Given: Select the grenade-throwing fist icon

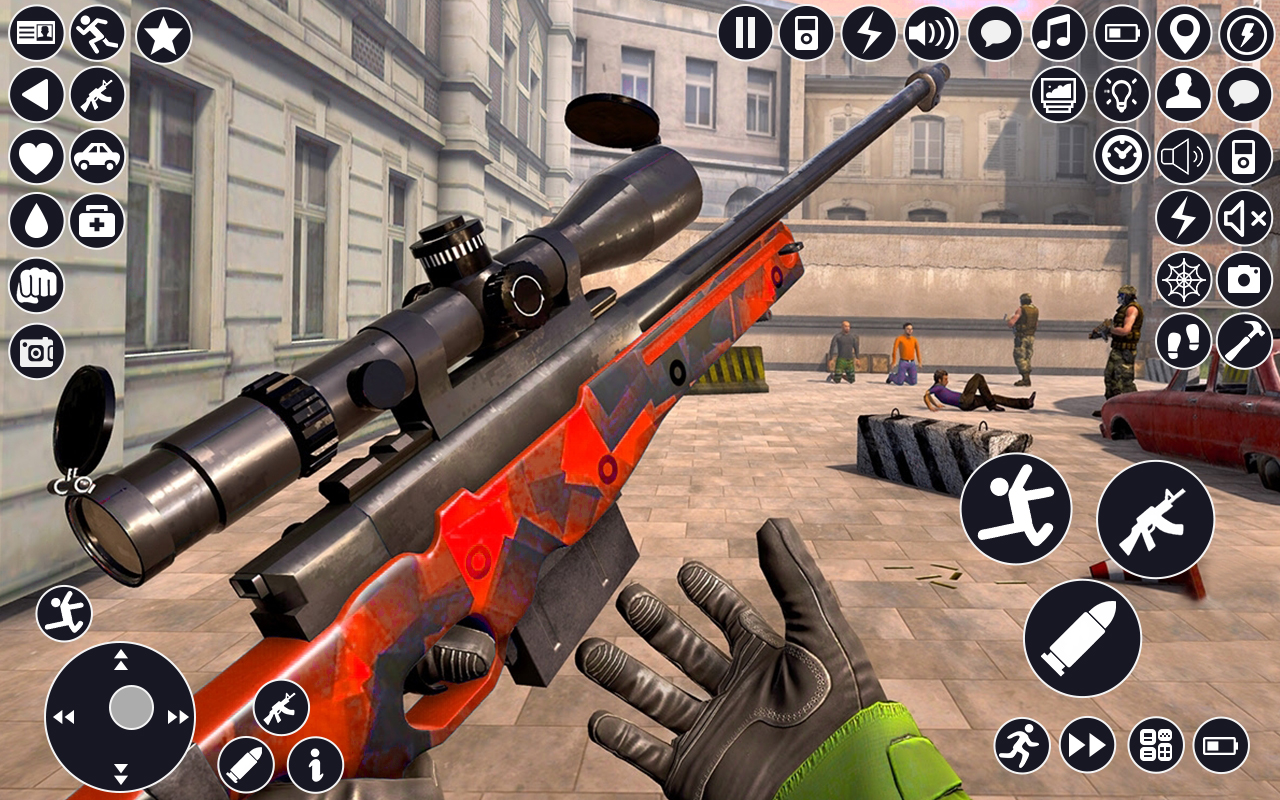Looking at the screenshot, I should point(37,285).
